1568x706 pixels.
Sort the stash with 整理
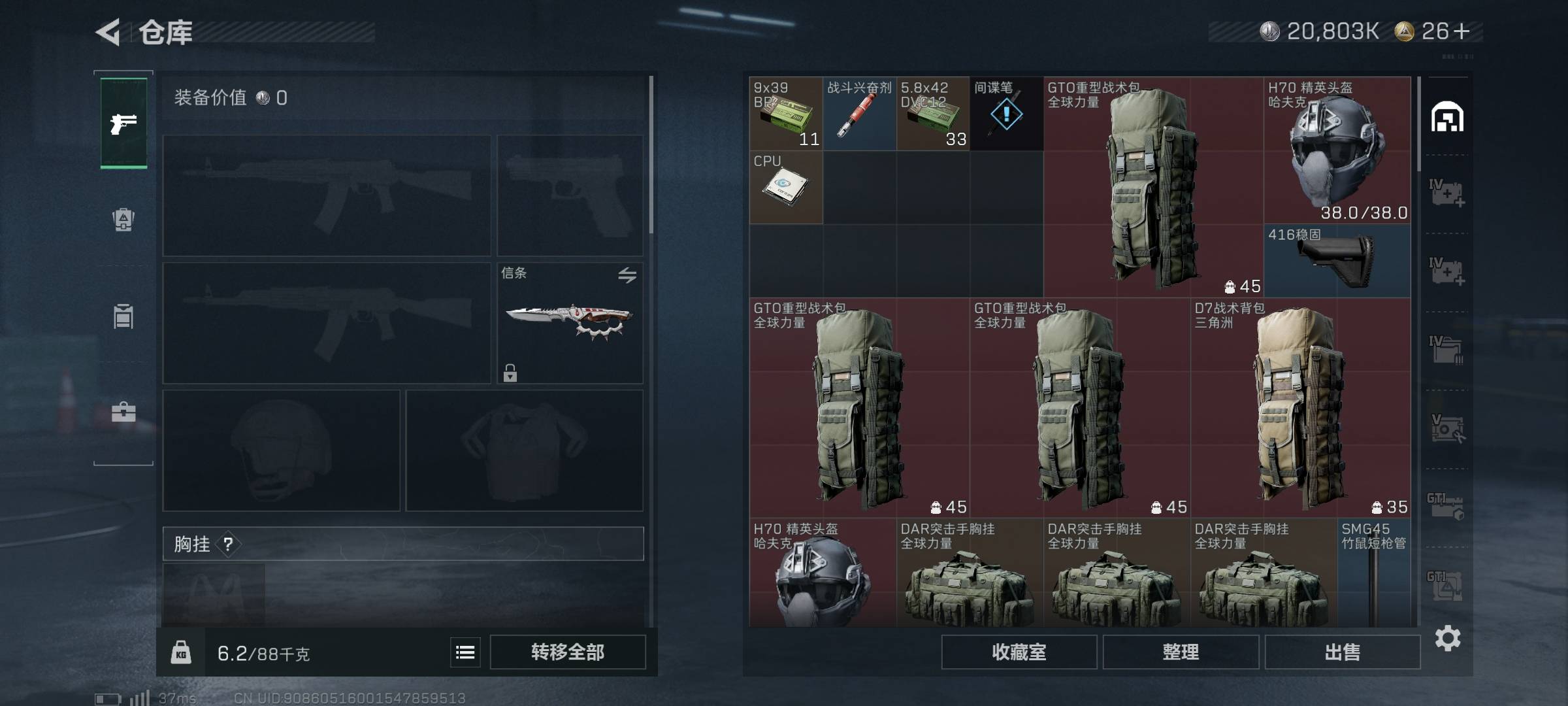coord(1181,652)
